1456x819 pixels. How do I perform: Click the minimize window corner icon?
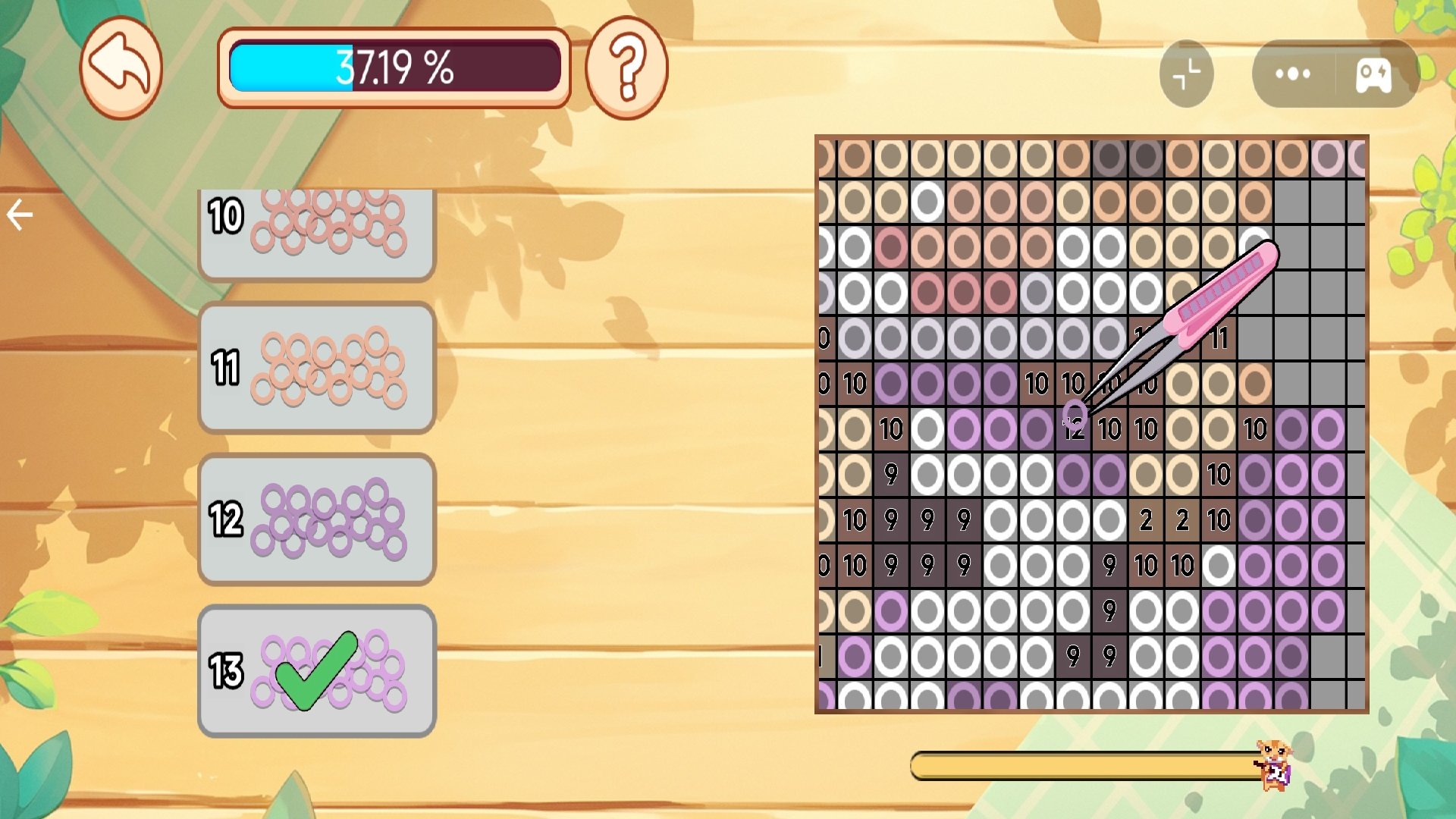(1186, 74)
